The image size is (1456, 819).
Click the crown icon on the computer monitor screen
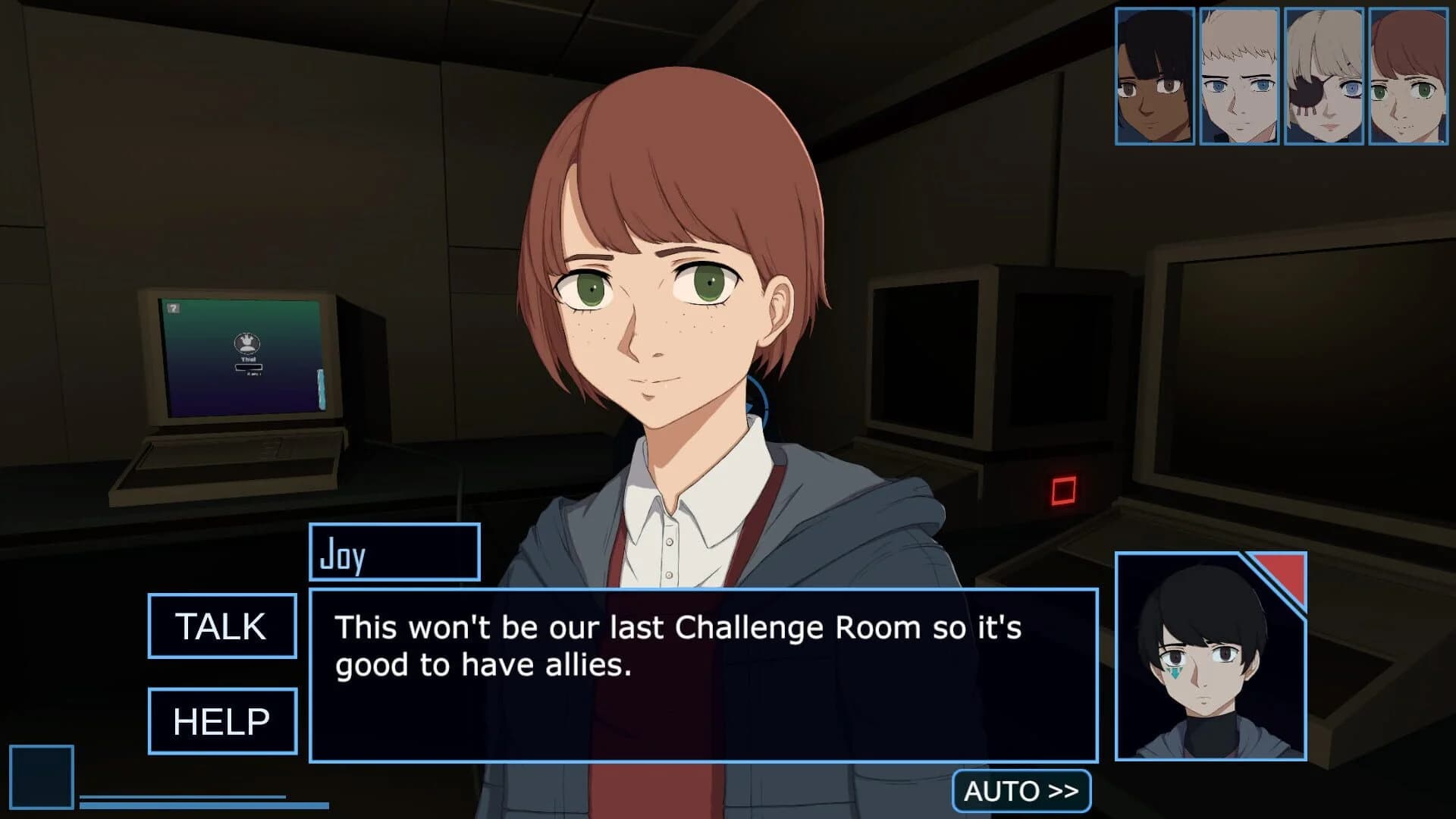[246, 343]
